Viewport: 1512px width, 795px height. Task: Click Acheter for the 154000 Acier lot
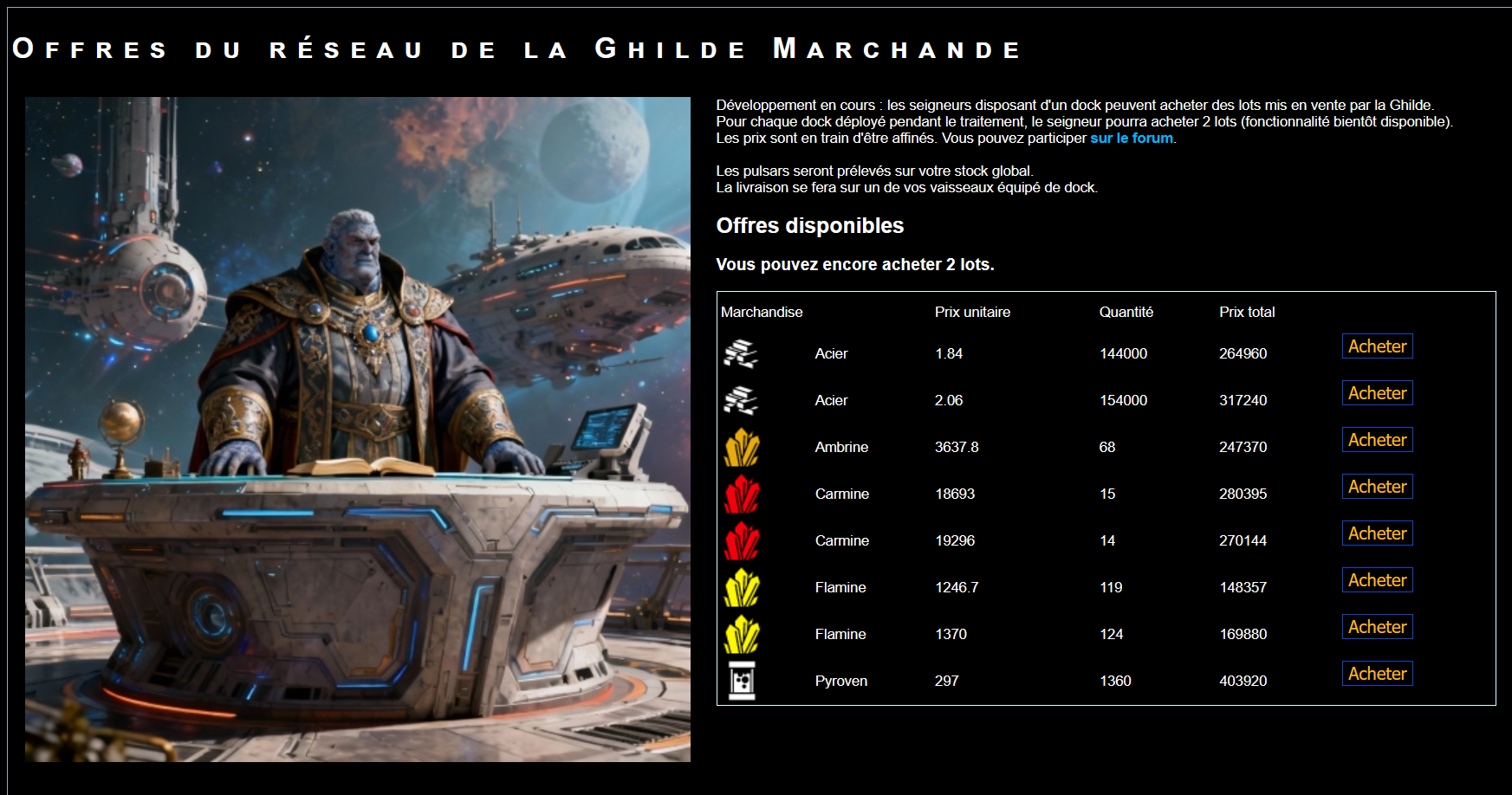tap(1377, 392)
